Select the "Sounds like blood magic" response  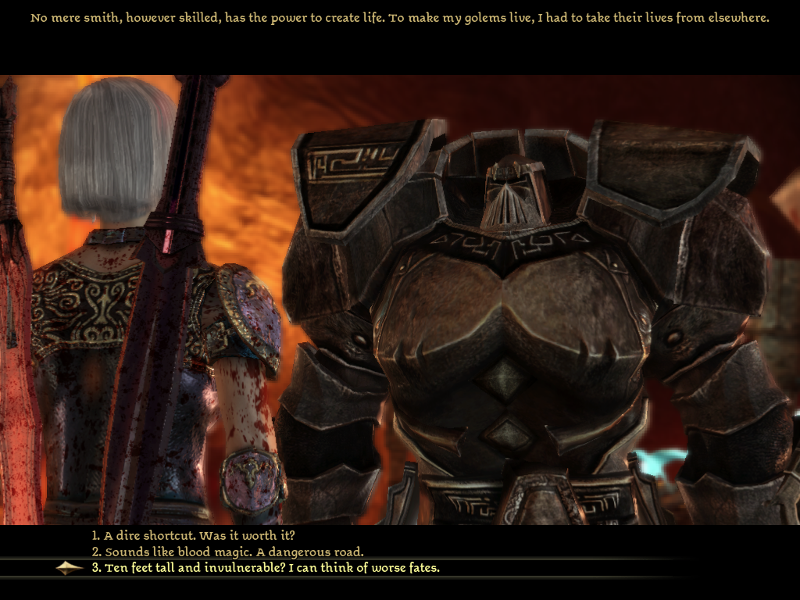pos(227,551)
